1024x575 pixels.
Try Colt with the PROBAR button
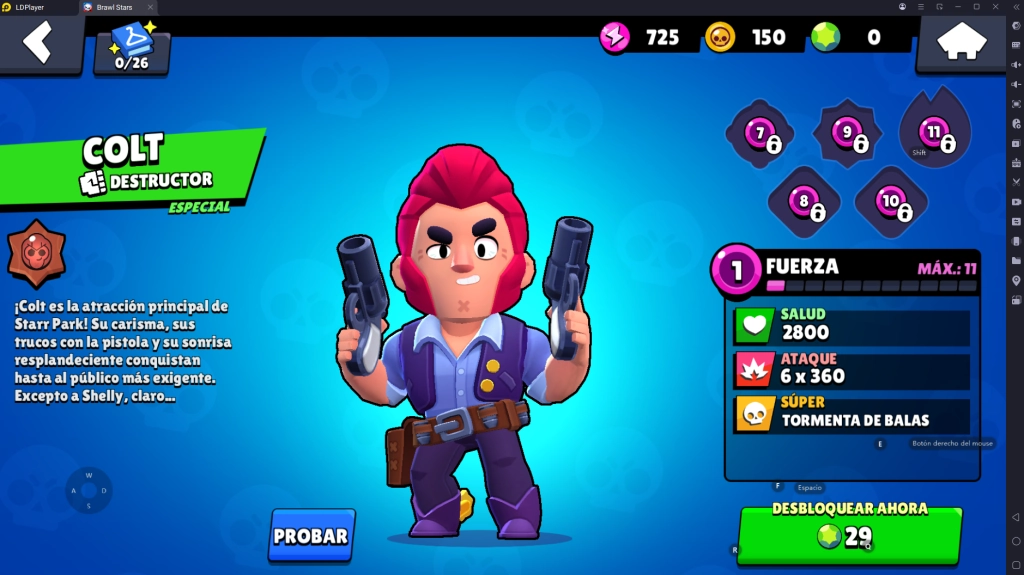[311, 536]
